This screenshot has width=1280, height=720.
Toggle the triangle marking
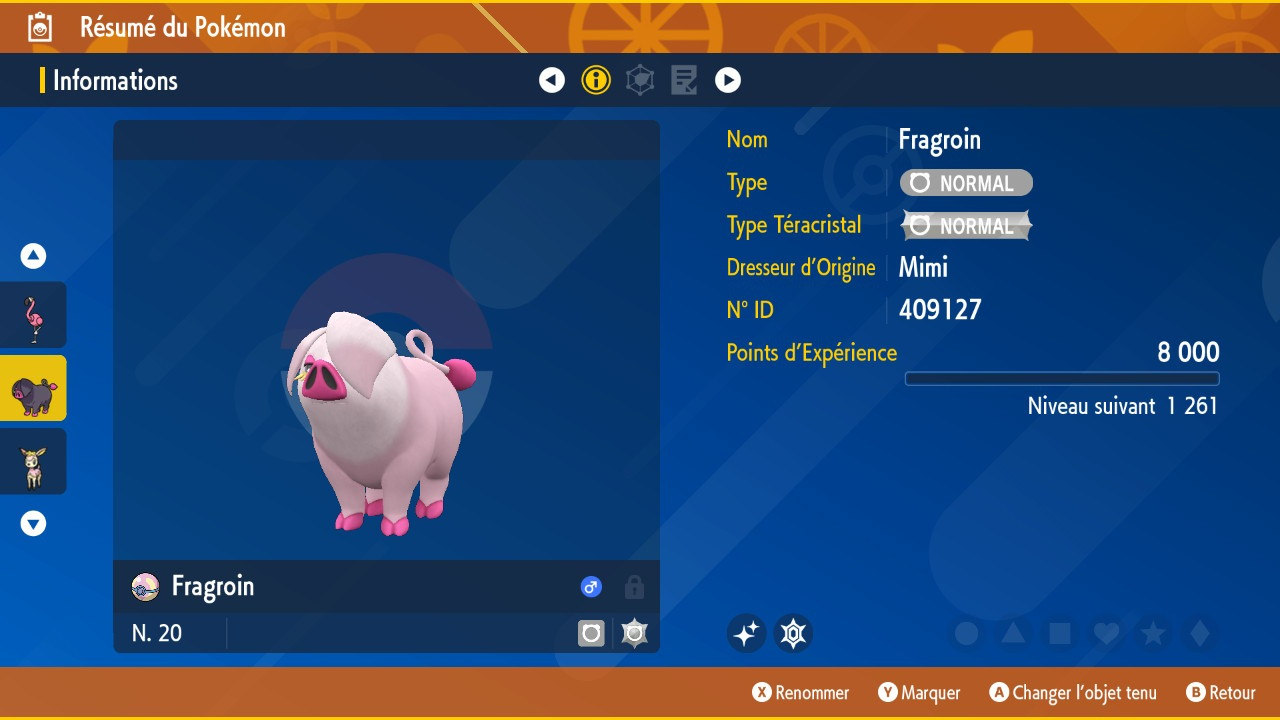[1013, 634]
